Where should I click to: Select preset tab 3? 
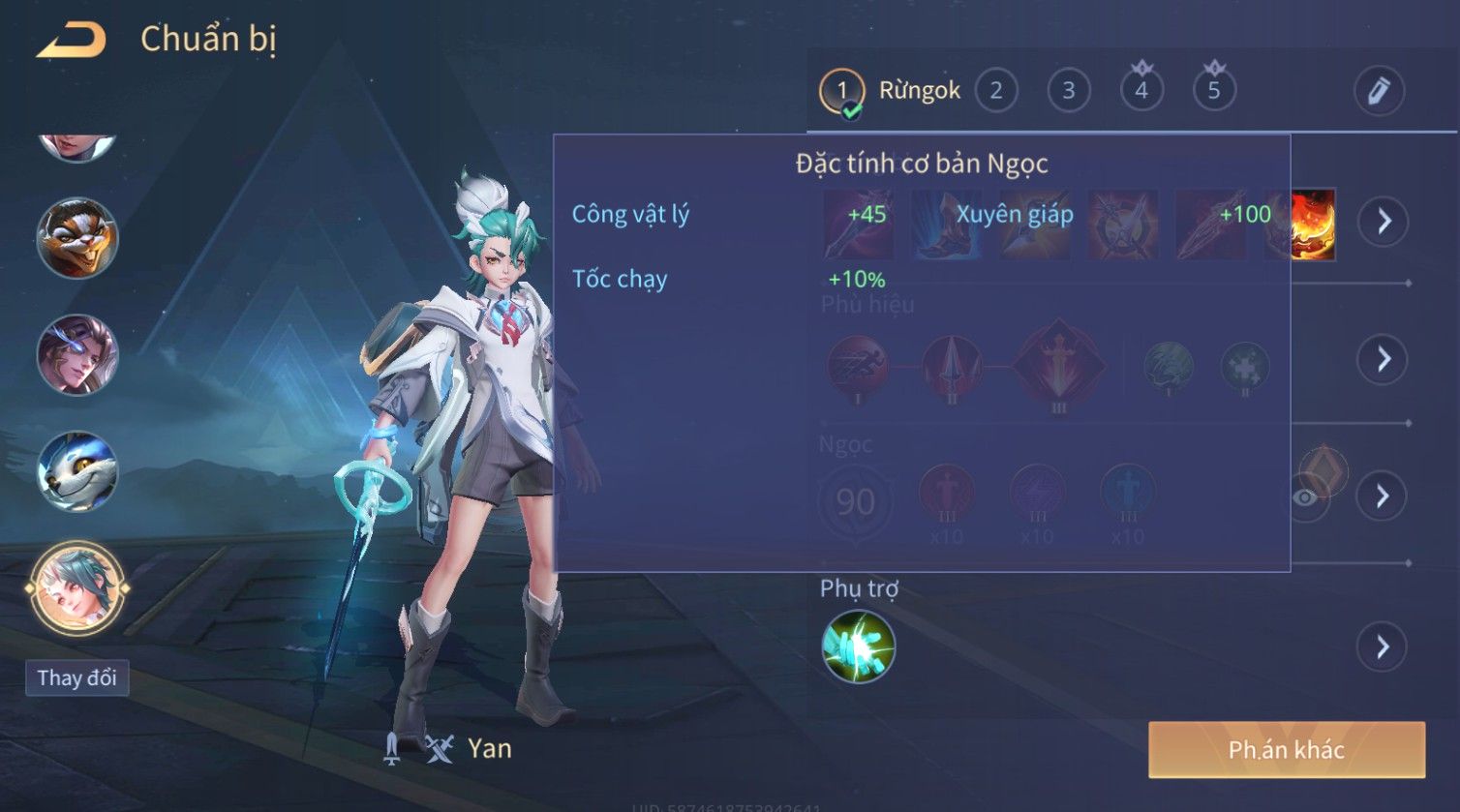1069,91
